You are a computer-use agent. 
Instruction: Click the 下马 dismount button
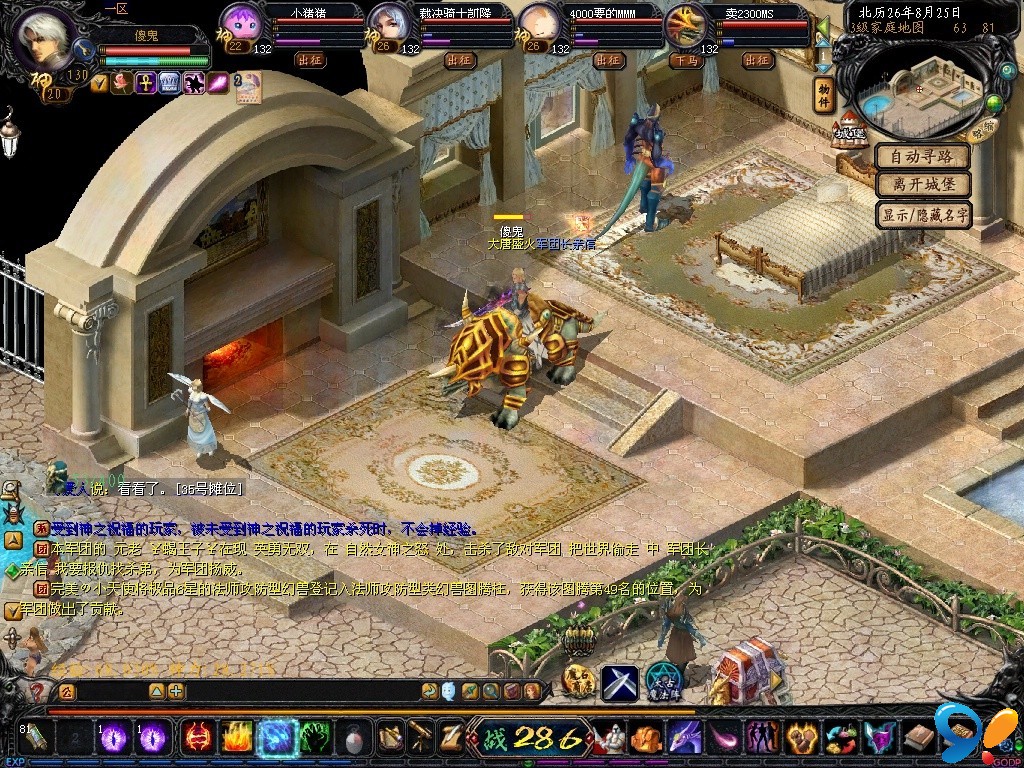pyautogui.click(x=685, y=60)
